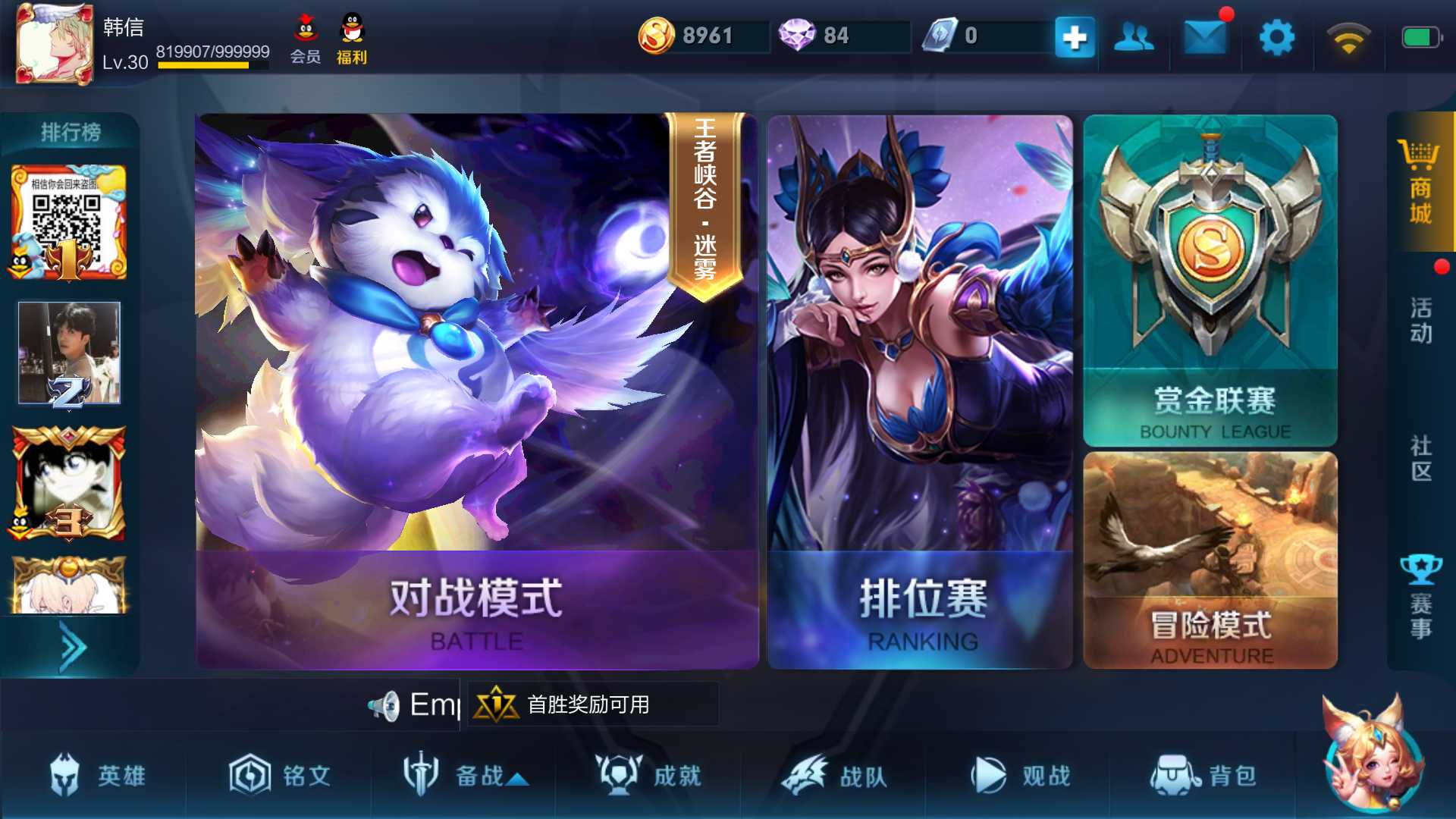Image resolution: width=1456 pixels, height=819 pixels.
Task: Claim the 首胜奖励可用 first-win reward
Action: pyautogui.click(x=591, y=704)
